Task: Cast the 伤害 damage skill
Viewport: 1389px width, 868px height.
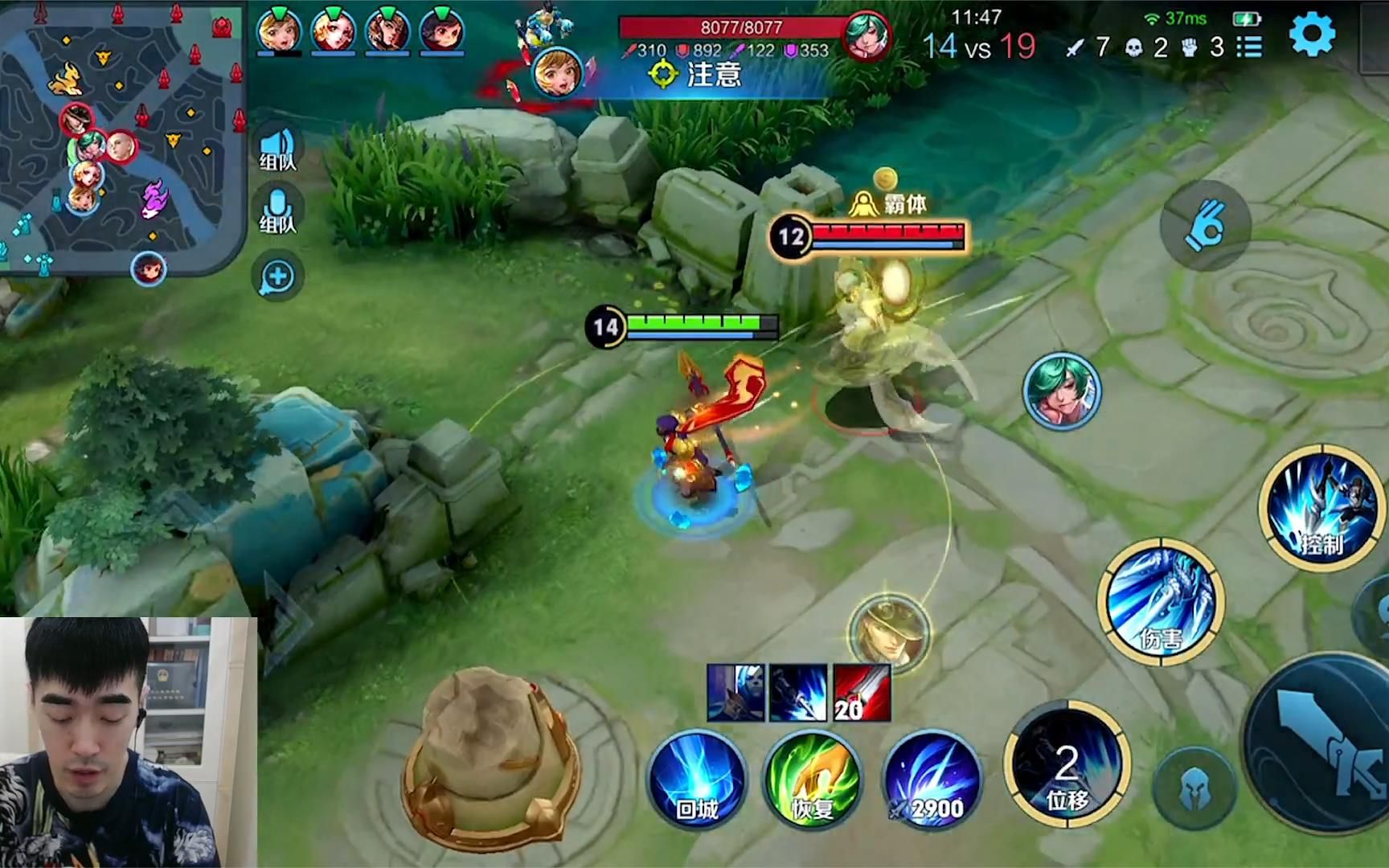Action: (1161, 603)
